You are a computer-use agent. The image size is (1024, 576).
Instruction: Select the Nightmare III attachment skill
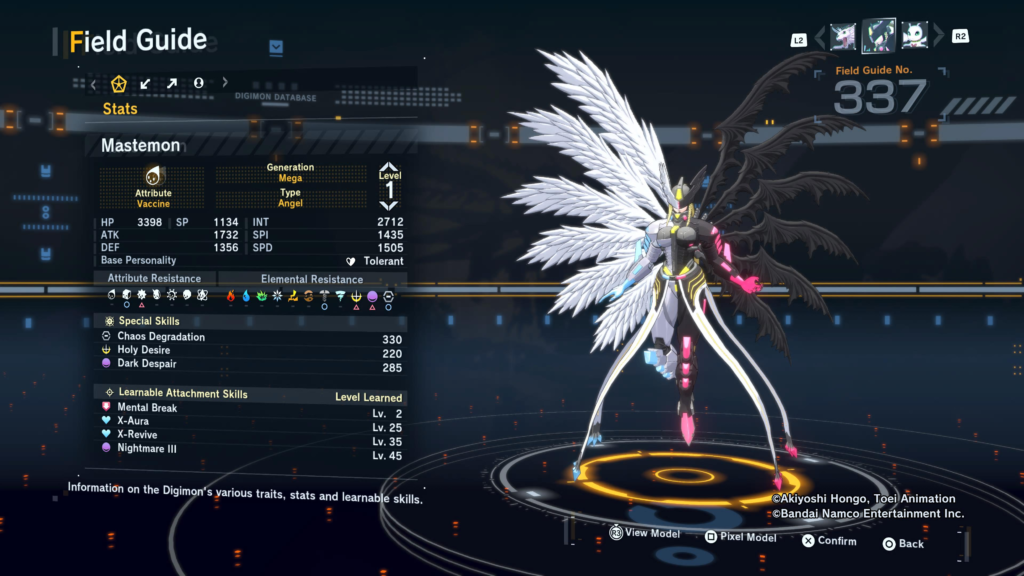pos(147,449)
